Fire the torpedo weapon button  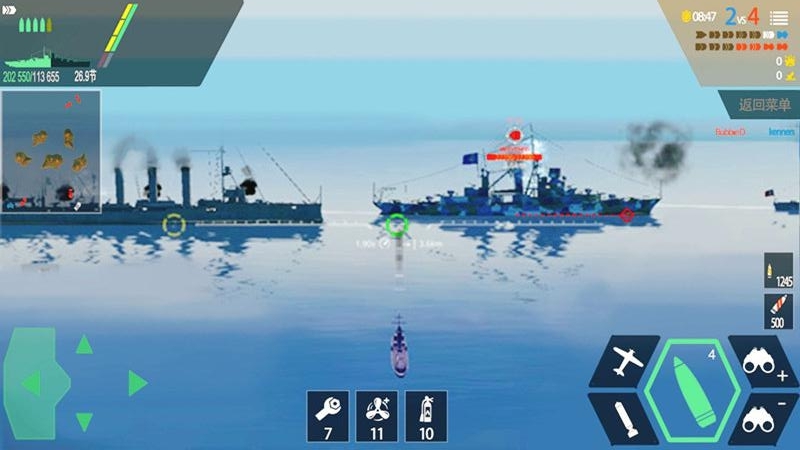[624, 417]
